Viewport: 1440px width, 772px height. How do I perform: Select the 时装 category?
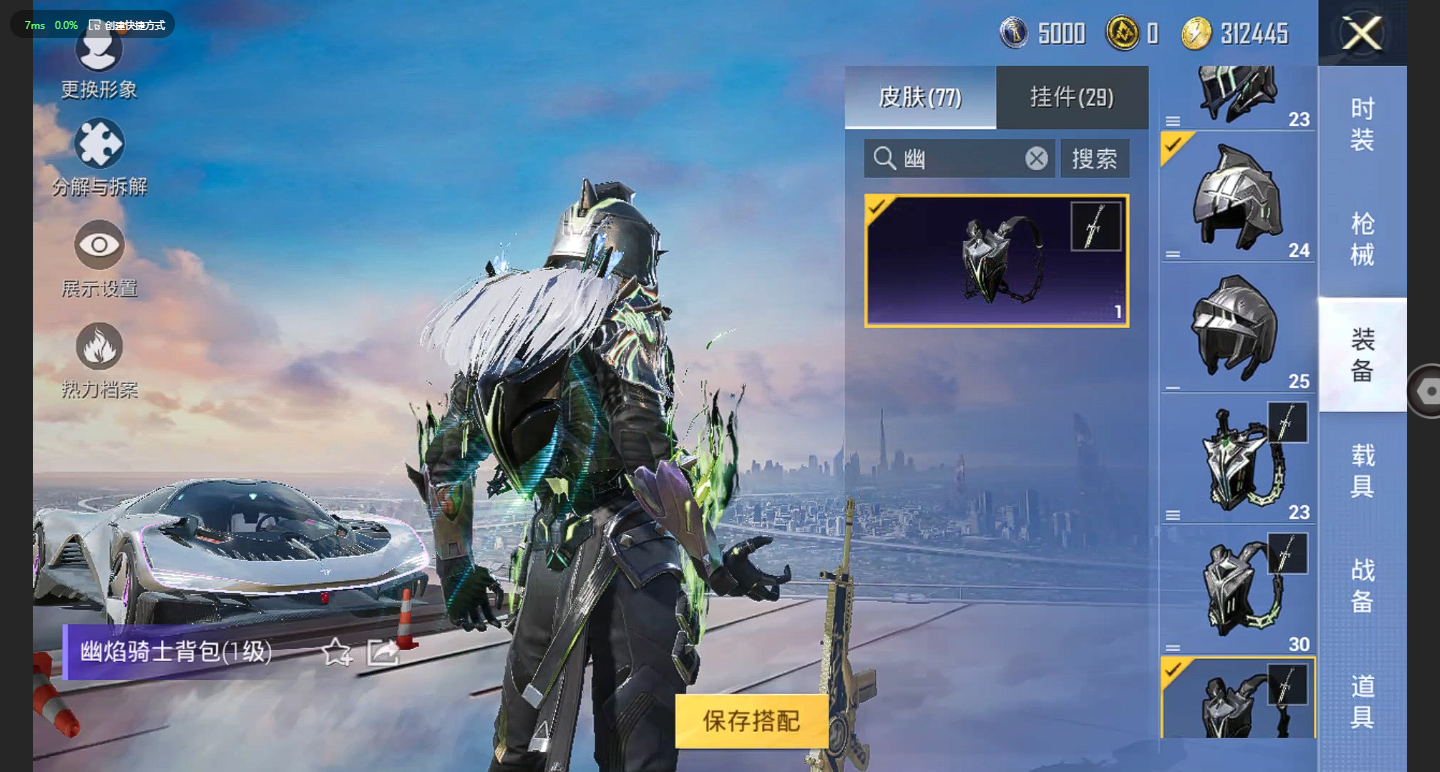(1362, 124)
